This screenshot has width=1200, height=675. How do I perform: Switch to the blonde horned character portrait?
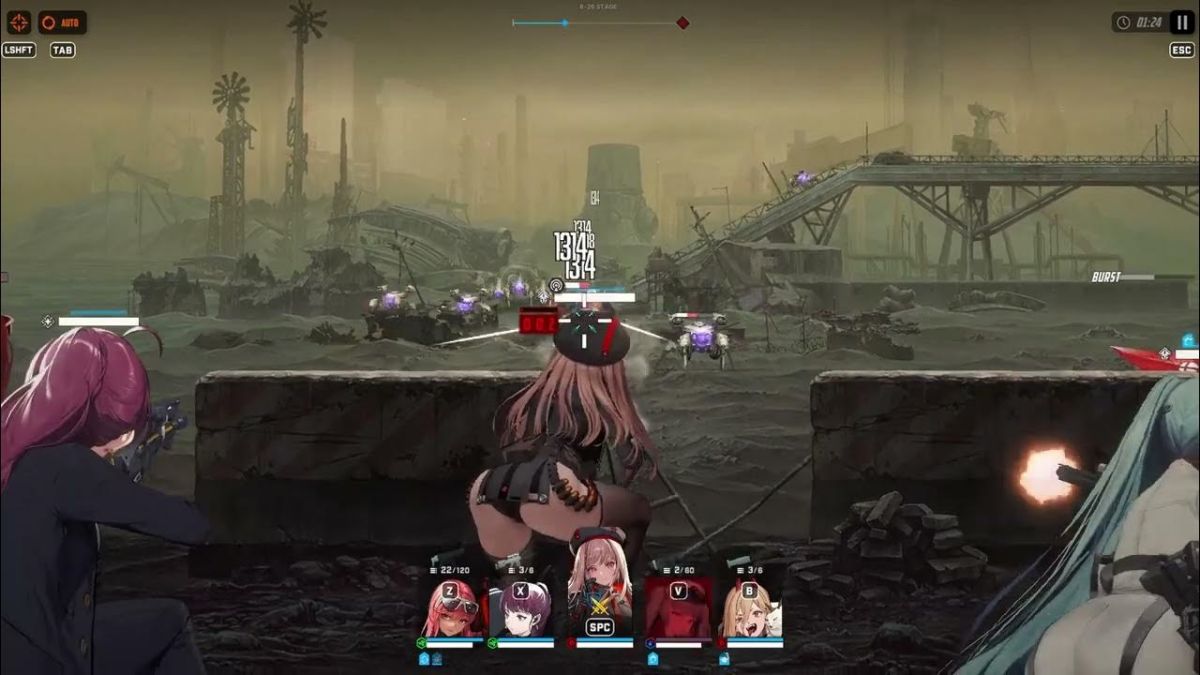pos(750,607)
